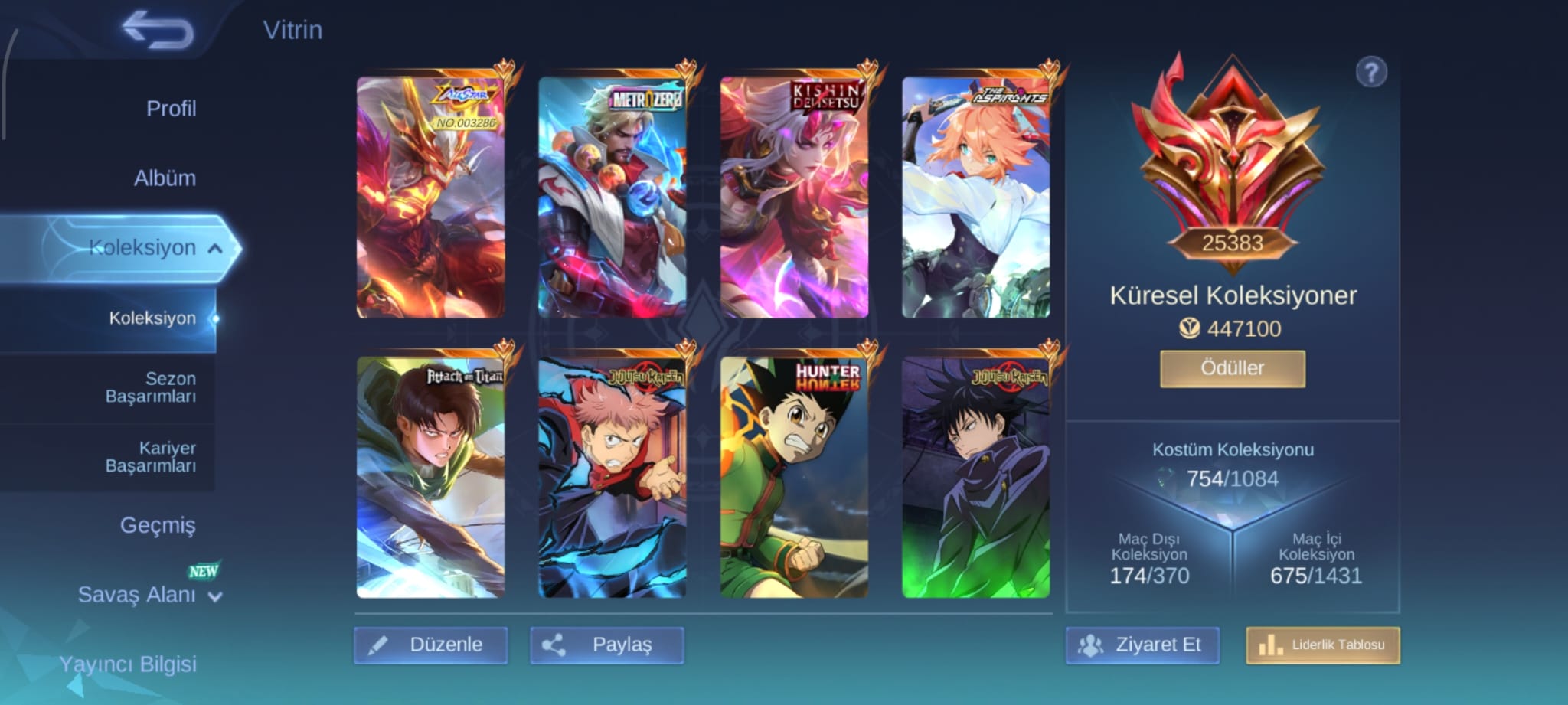View the Aspirants skin card
Image resolution: width=1568 pixels, height=705 pixels.
pyautogui.click(x=975, y=197)
